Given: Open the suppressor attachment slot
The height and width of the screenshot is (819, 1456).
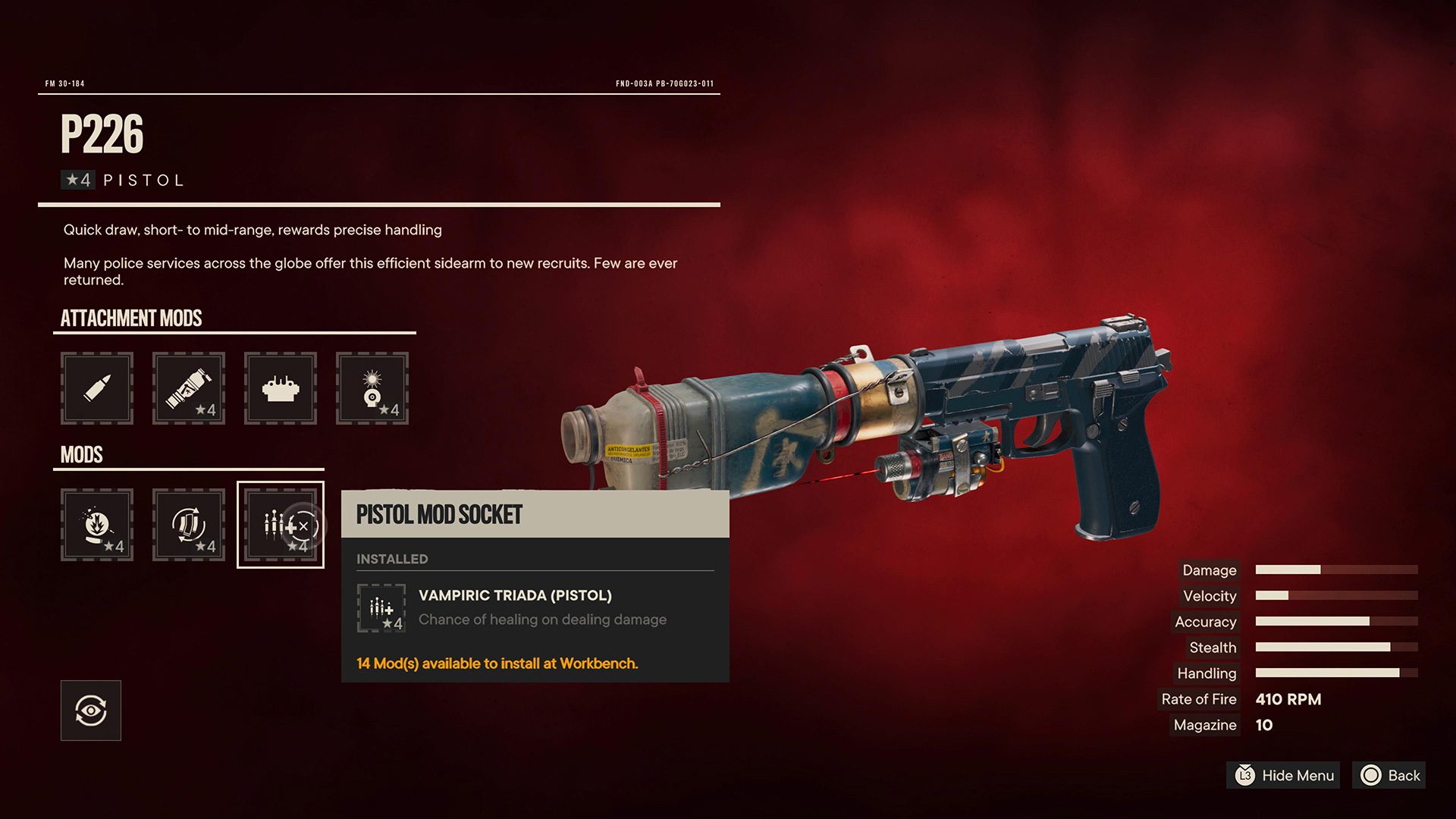Looking at the screenshot, I should pos(189,388).
